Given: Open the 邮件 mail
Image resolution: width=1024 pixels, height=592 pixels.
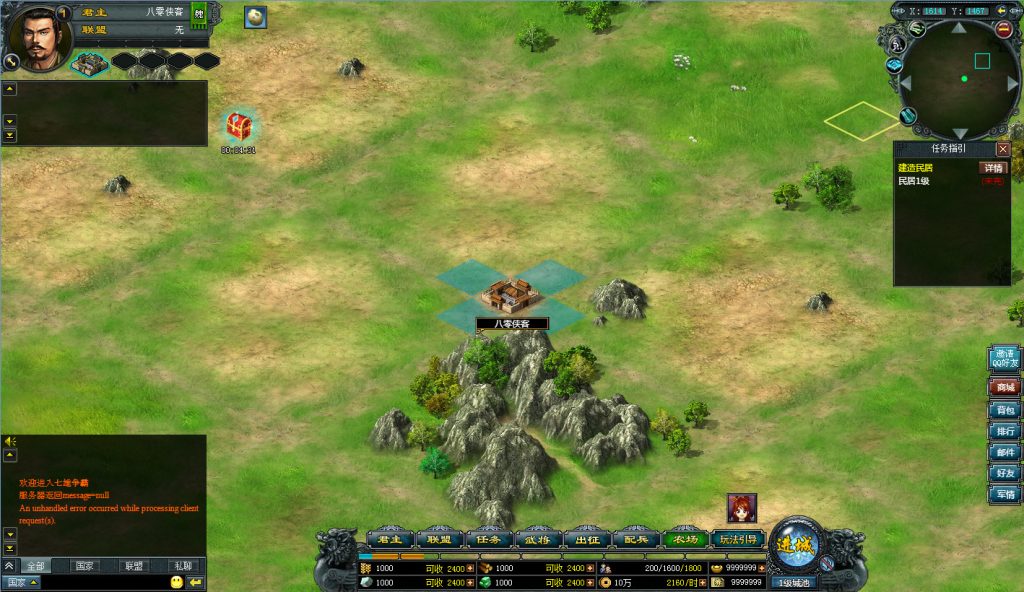Looking at the screenshot, I should tap(1004, 452).
